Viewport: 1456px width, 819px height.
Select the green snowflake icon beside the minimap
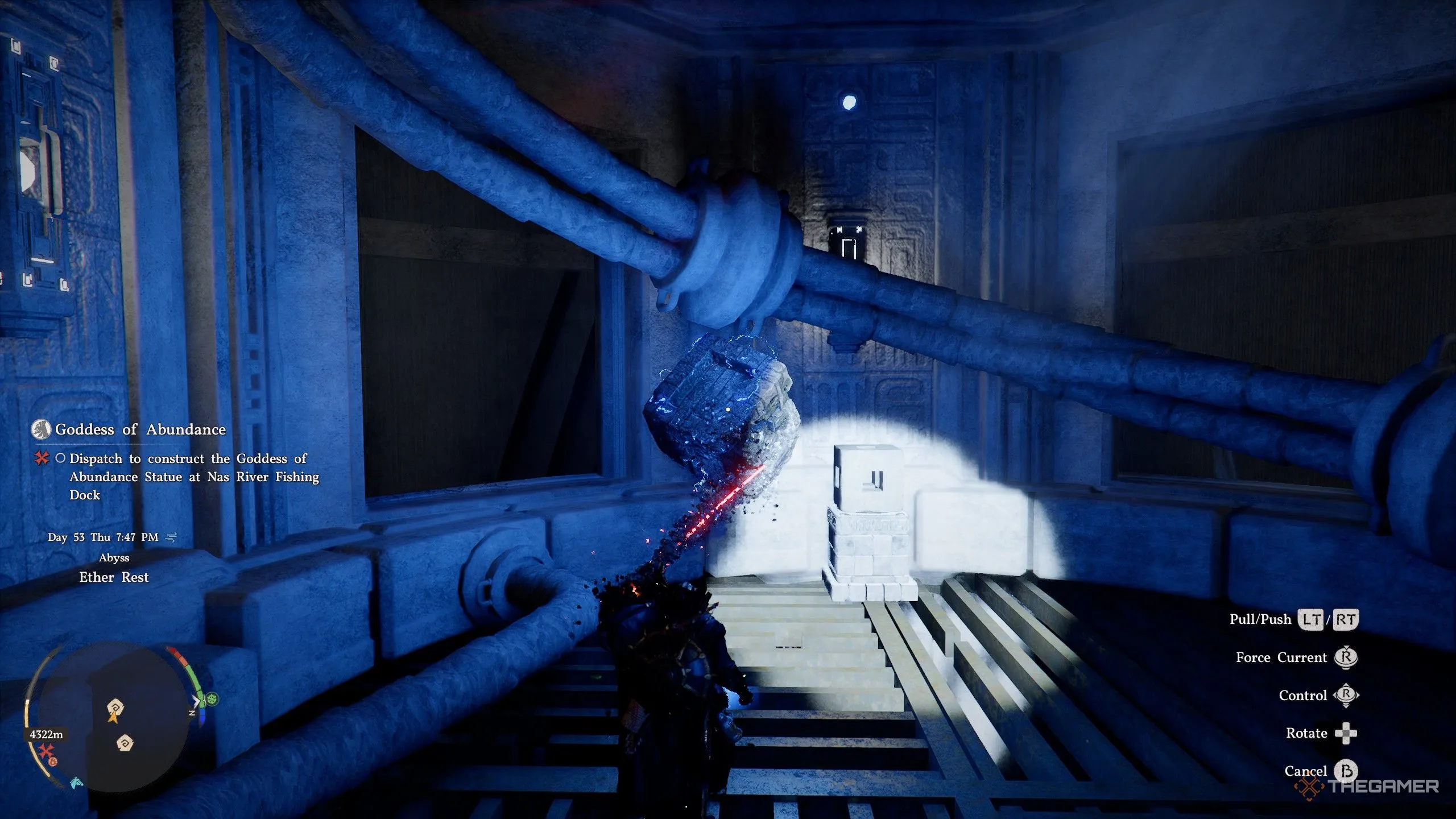(x=213, y=698)
